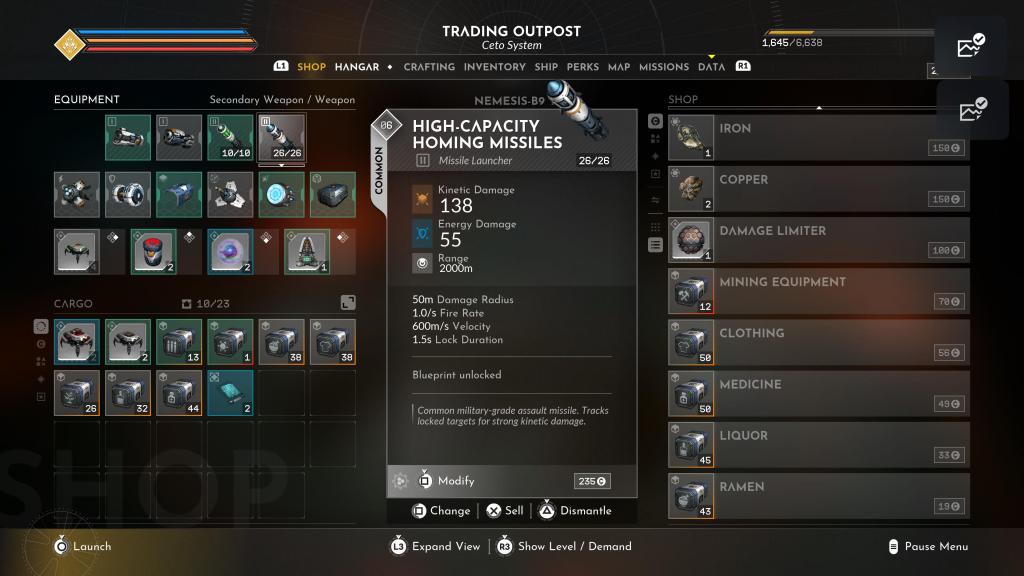Choose the Copper shop listing
The width and height of the screenshot is (1024, 576).
(818, 189)
